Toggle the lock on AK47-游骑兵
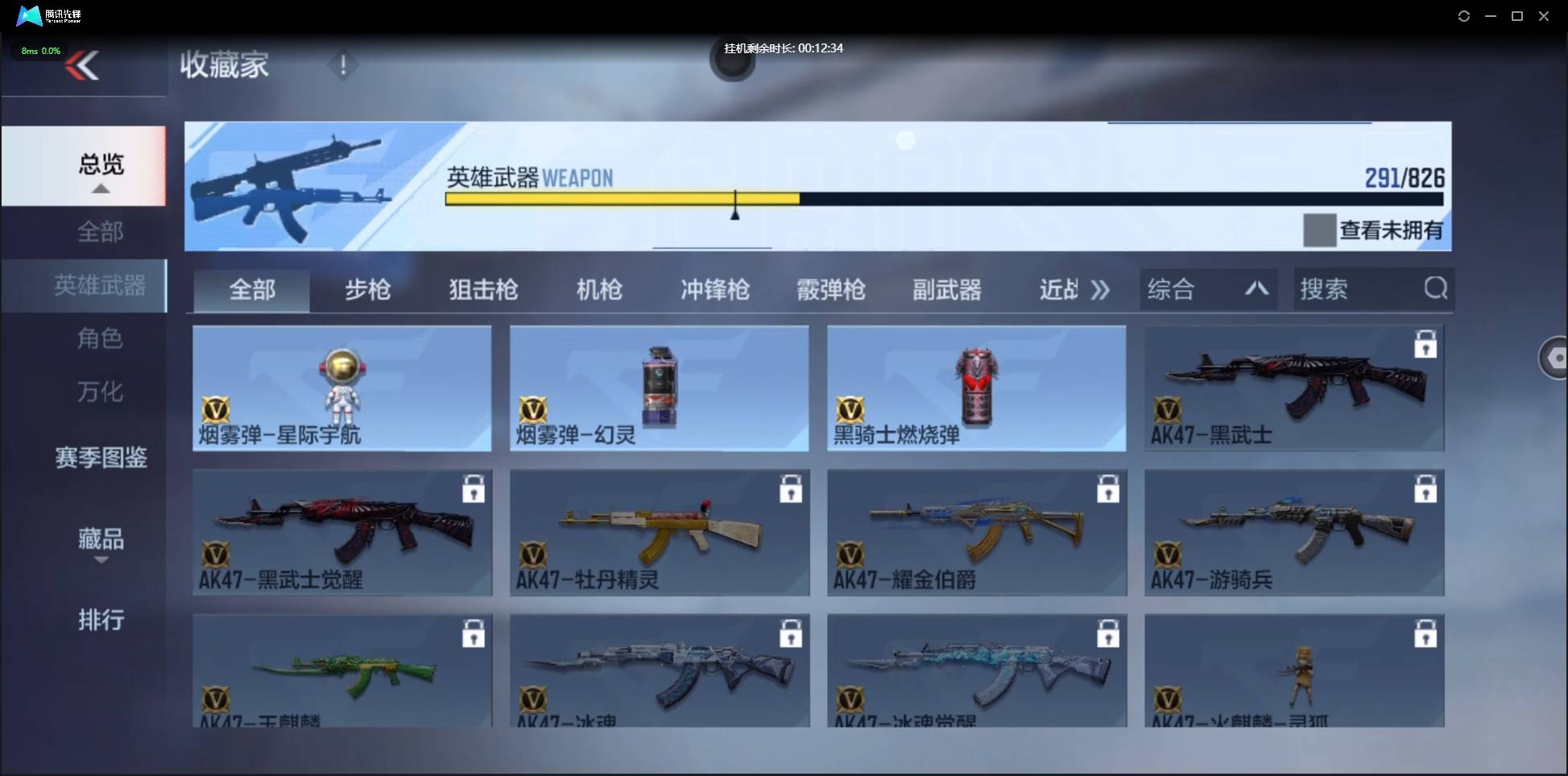This screenshot has height=776, width=1568. pyautogui.click(x=1425, y=489)
